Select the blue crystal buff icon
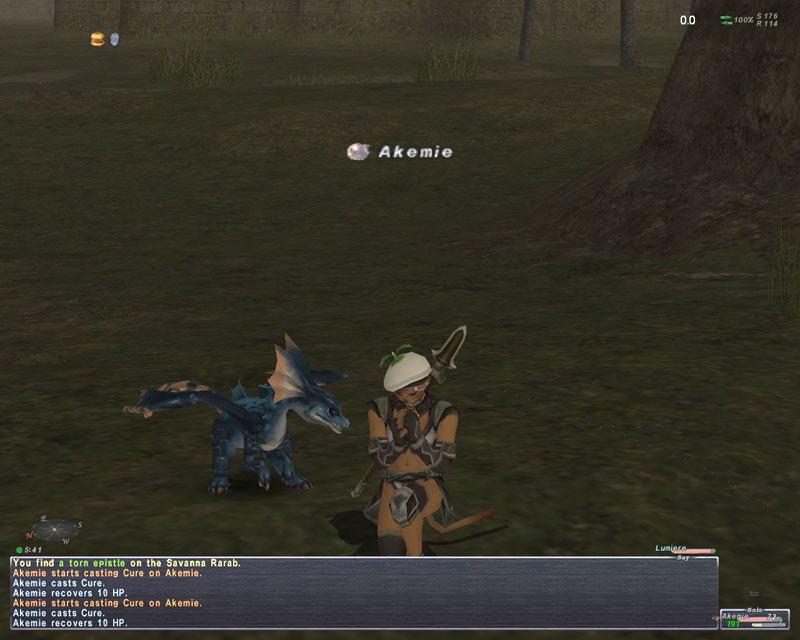 114,39
